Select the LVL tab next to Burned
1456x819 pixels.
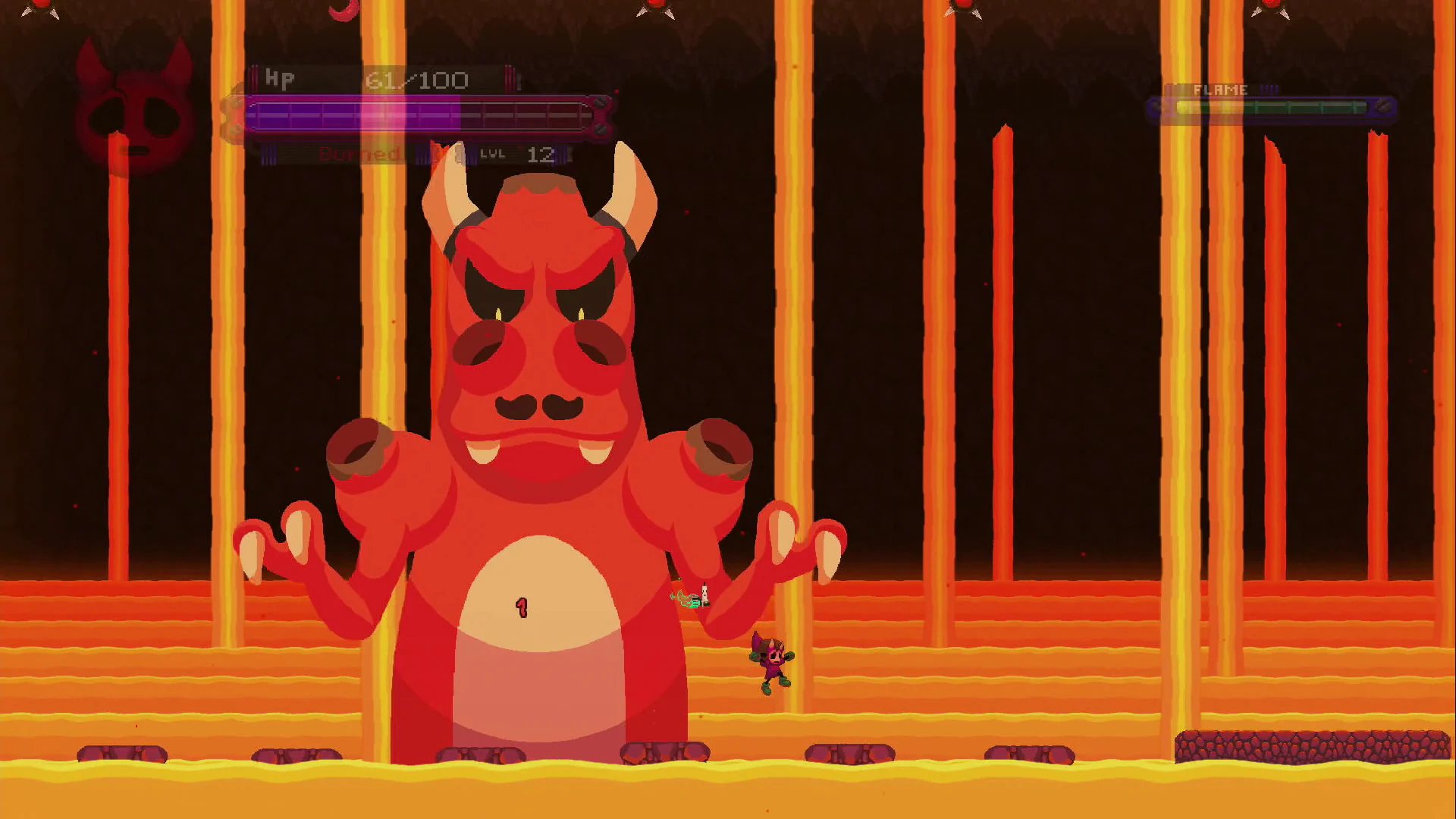(491, 155)
